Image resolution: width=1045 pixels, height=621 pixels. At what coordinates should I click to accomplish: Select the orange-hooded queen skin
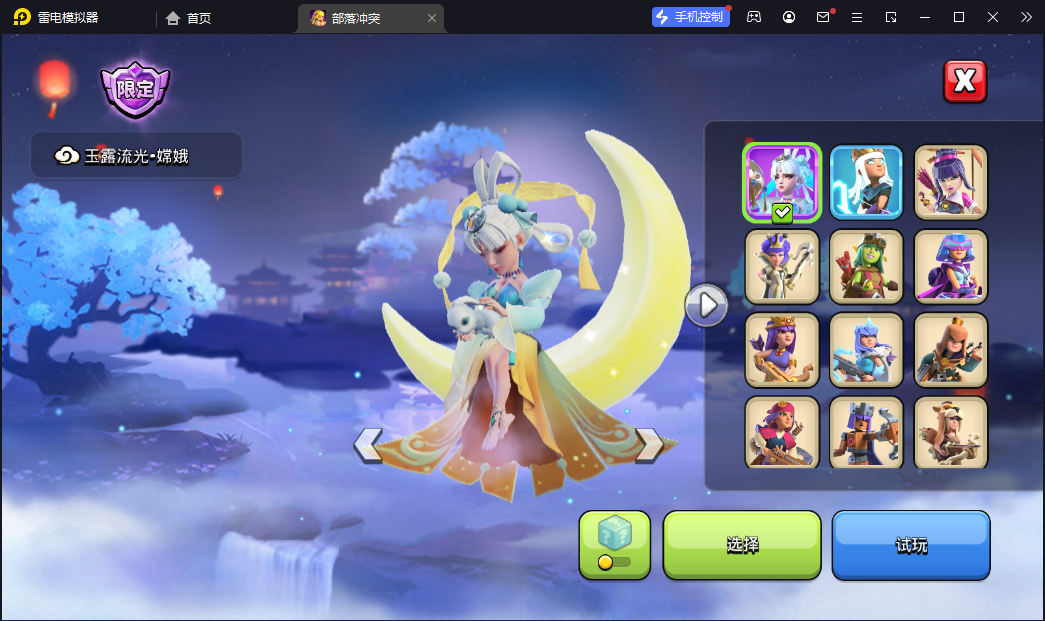tap(950, 350)
